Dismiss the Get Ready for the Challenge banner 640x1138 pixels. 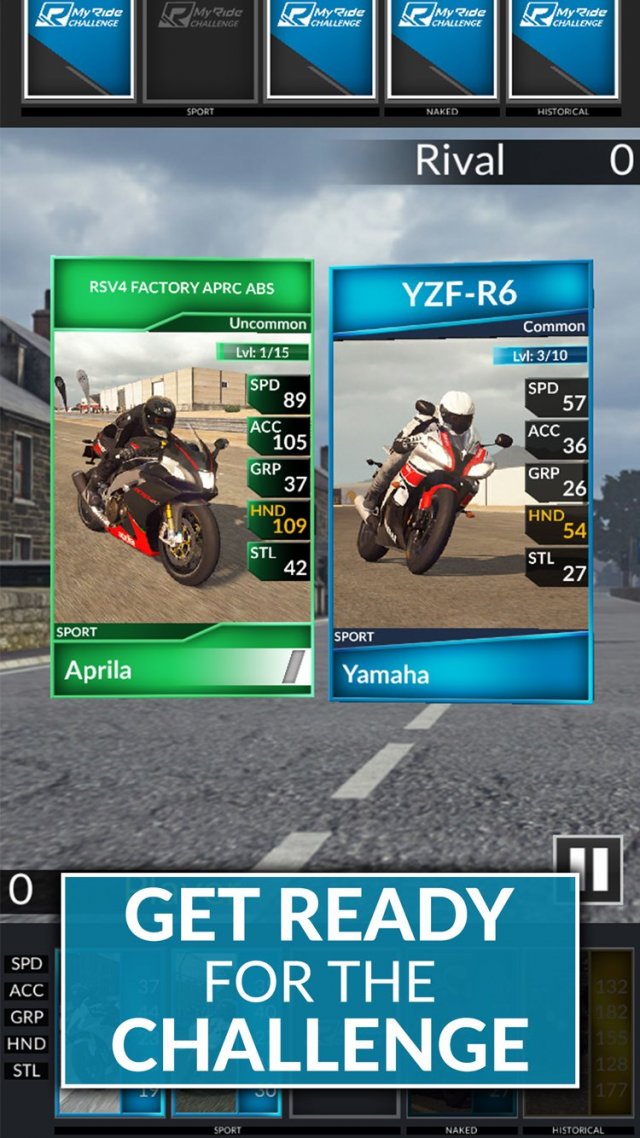[320, 980]
